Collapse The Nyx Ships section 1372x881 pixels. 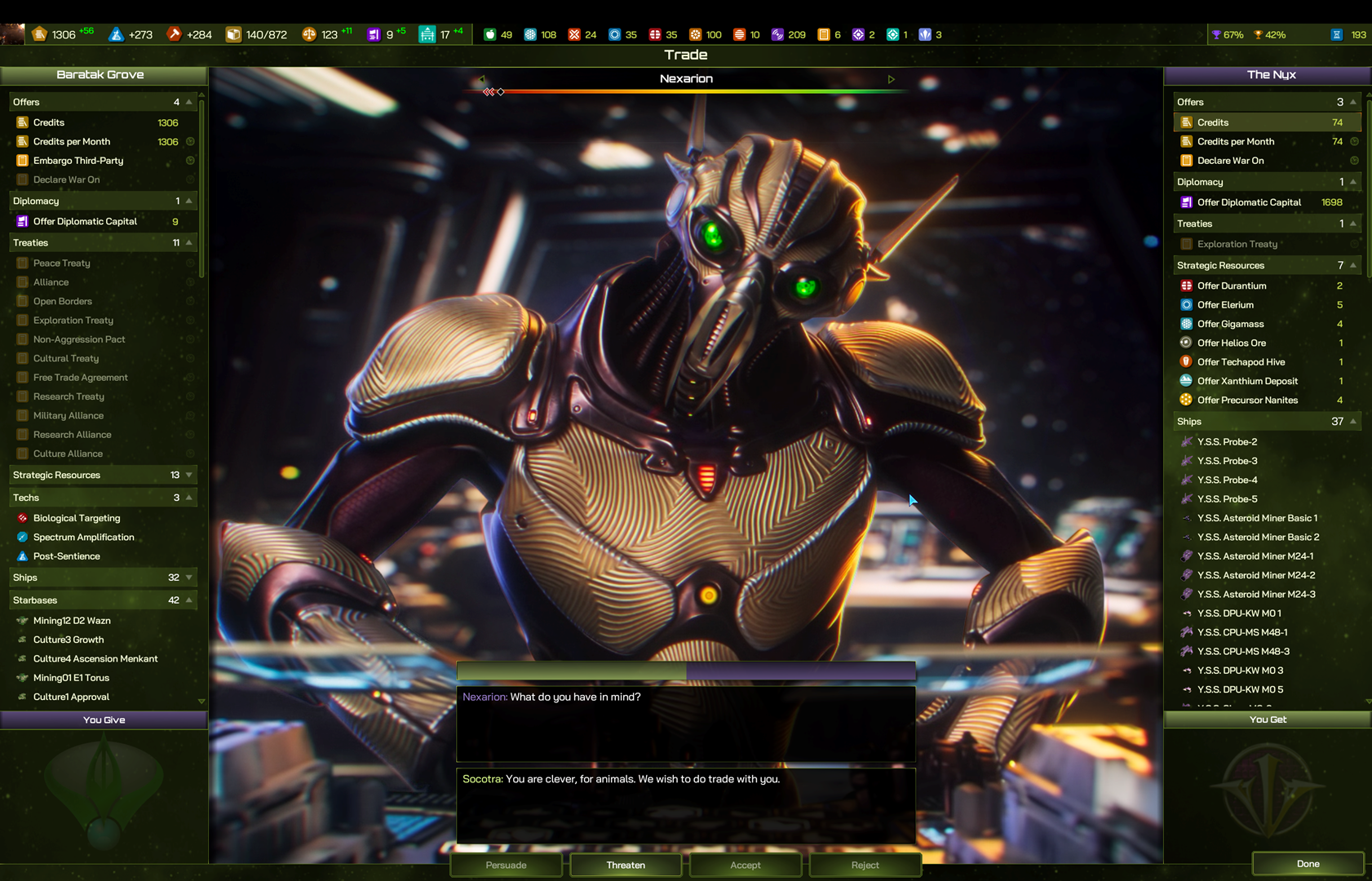pos(1353,422)
